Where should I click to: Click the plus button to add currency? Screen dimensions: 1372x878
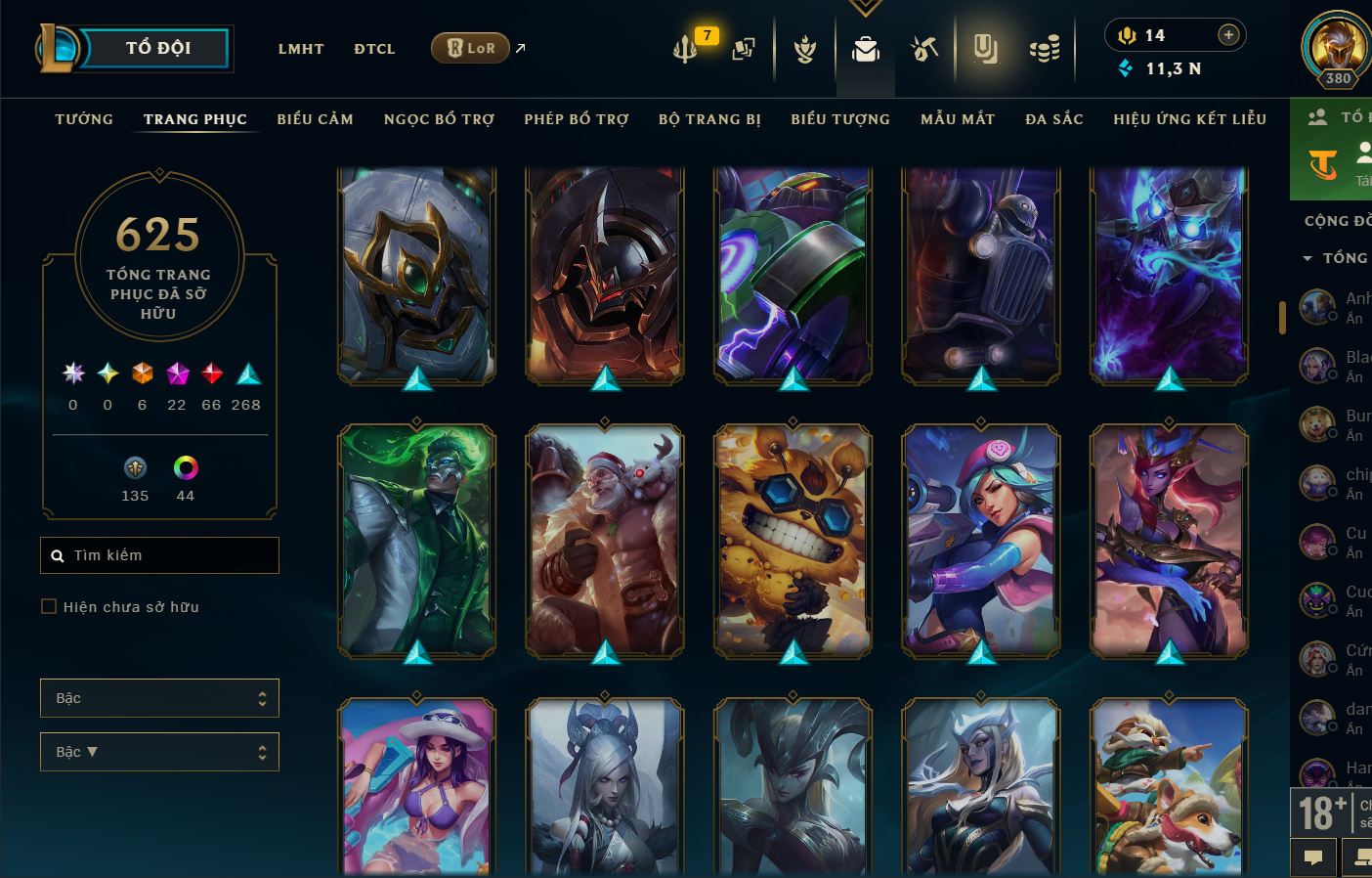pyautogui.click(x=1228, y=35)
